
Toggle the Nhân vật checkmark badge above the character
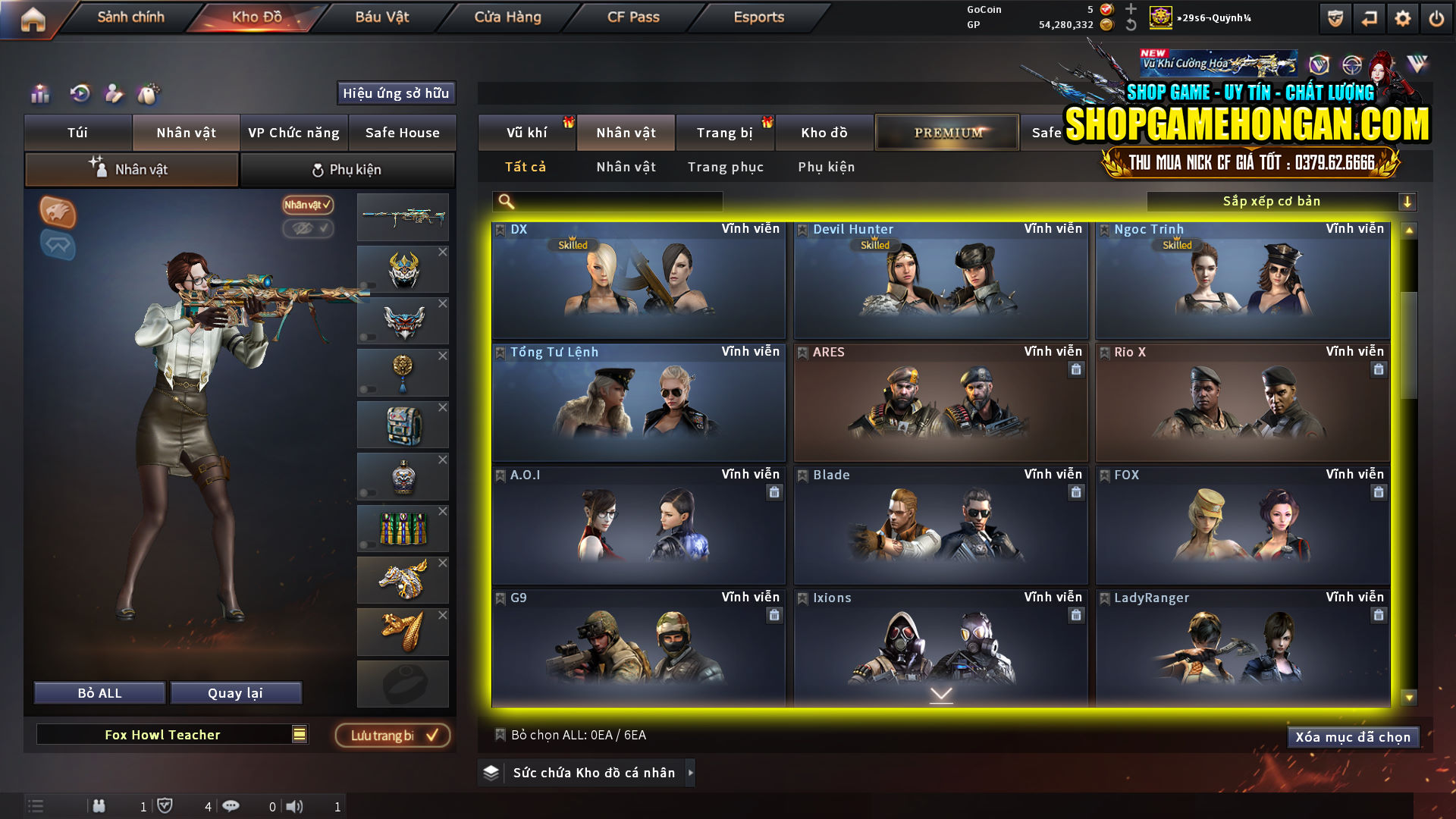pyautogui.click(x=306, y=206)
